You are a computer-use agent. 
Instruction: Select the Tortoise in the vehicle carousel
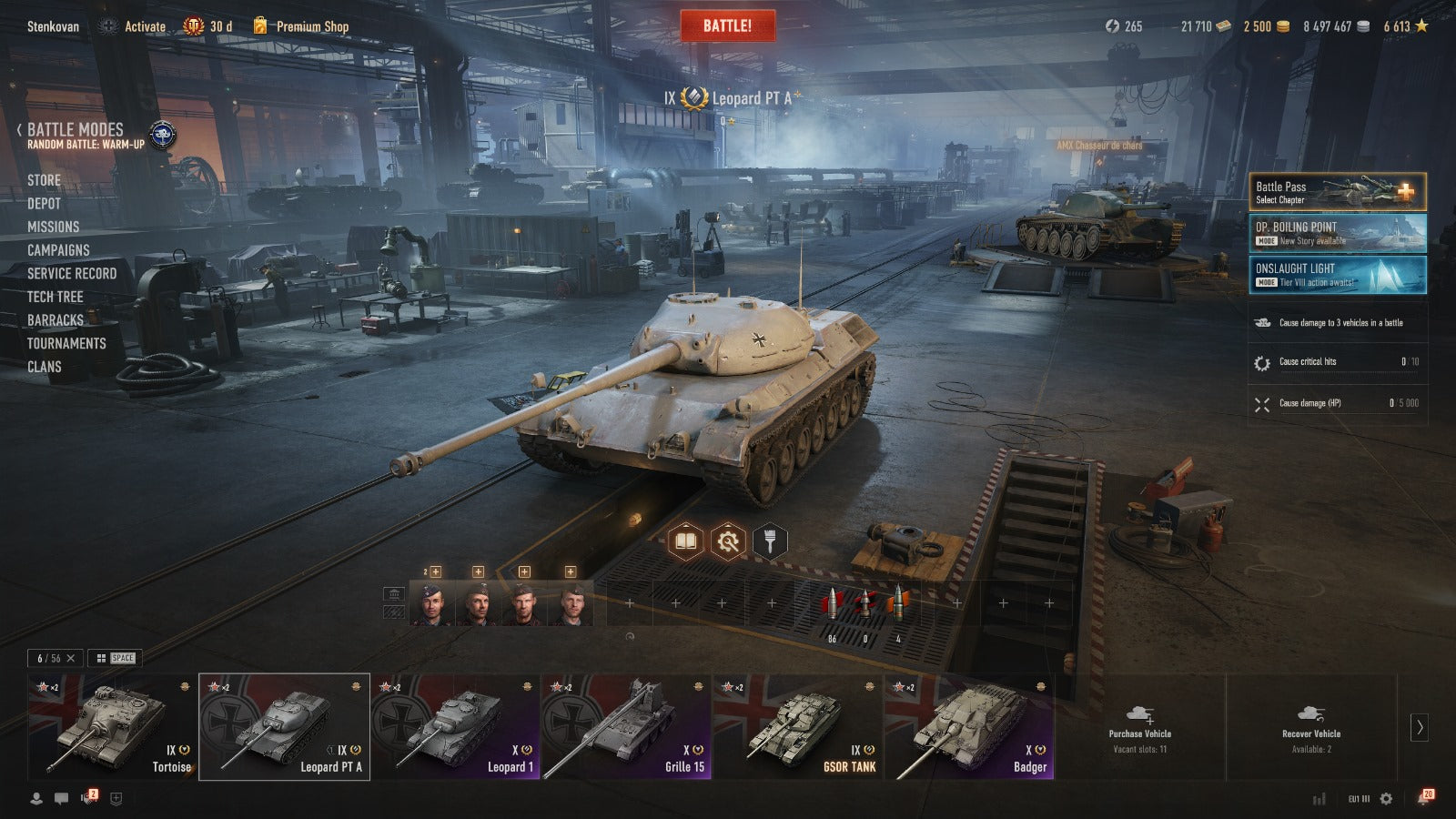tap(112, 726)
